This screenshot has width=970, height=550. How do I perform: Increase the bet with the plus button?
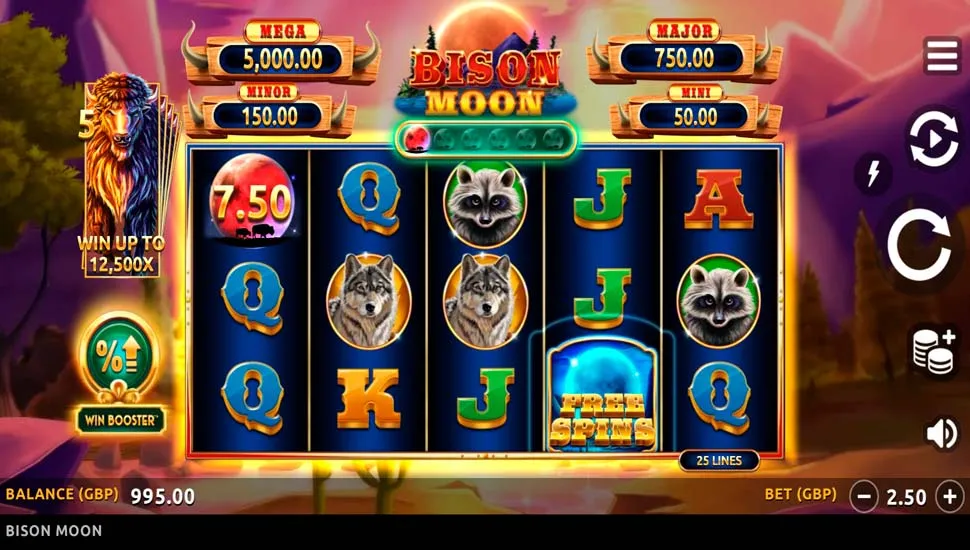[949, 496]
